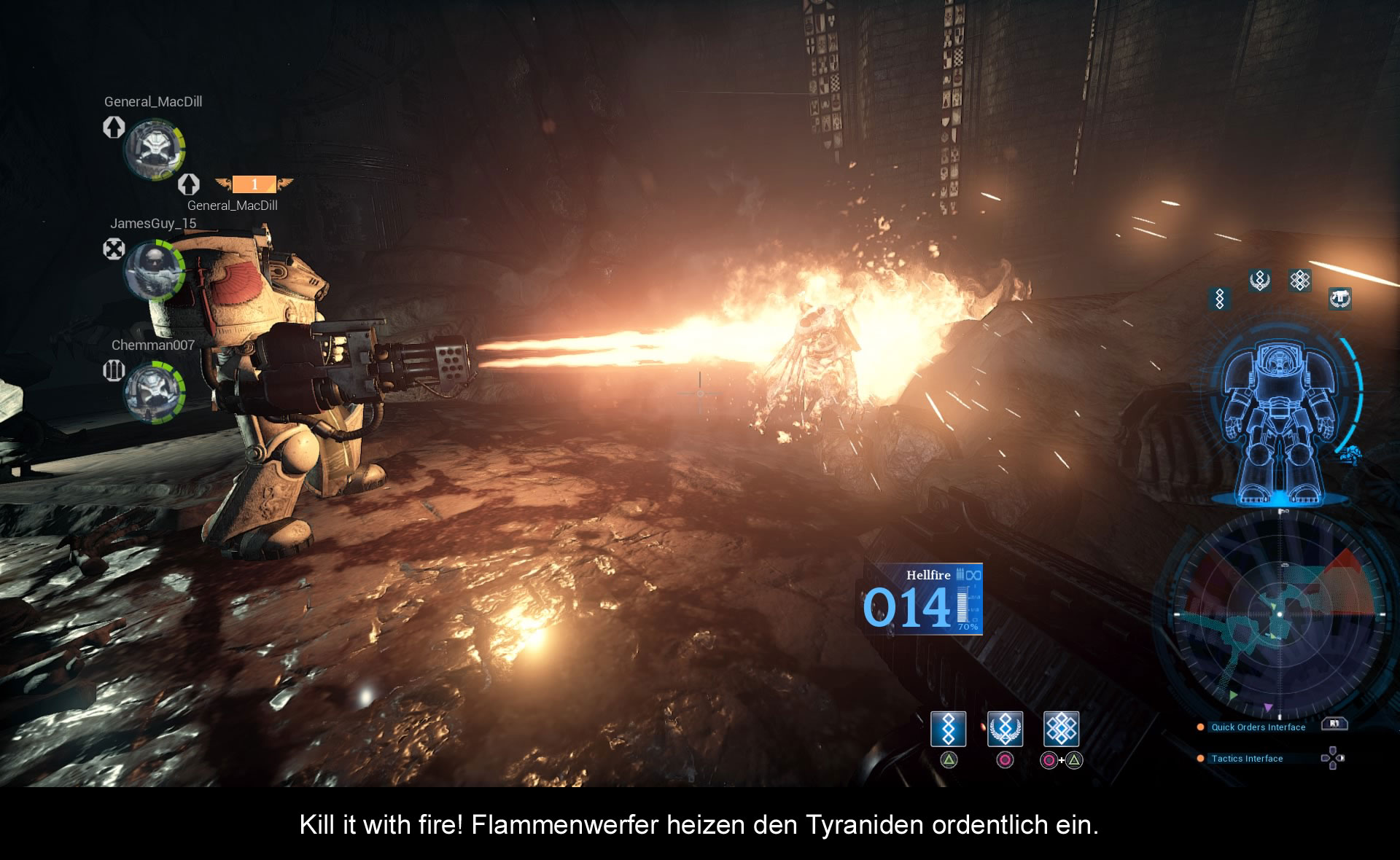Activate the laurel-wreath diamond ability in bottom bar
Image resolution: width=1400 pixels, height=860 pixels.
click(x=1005, y=729)
